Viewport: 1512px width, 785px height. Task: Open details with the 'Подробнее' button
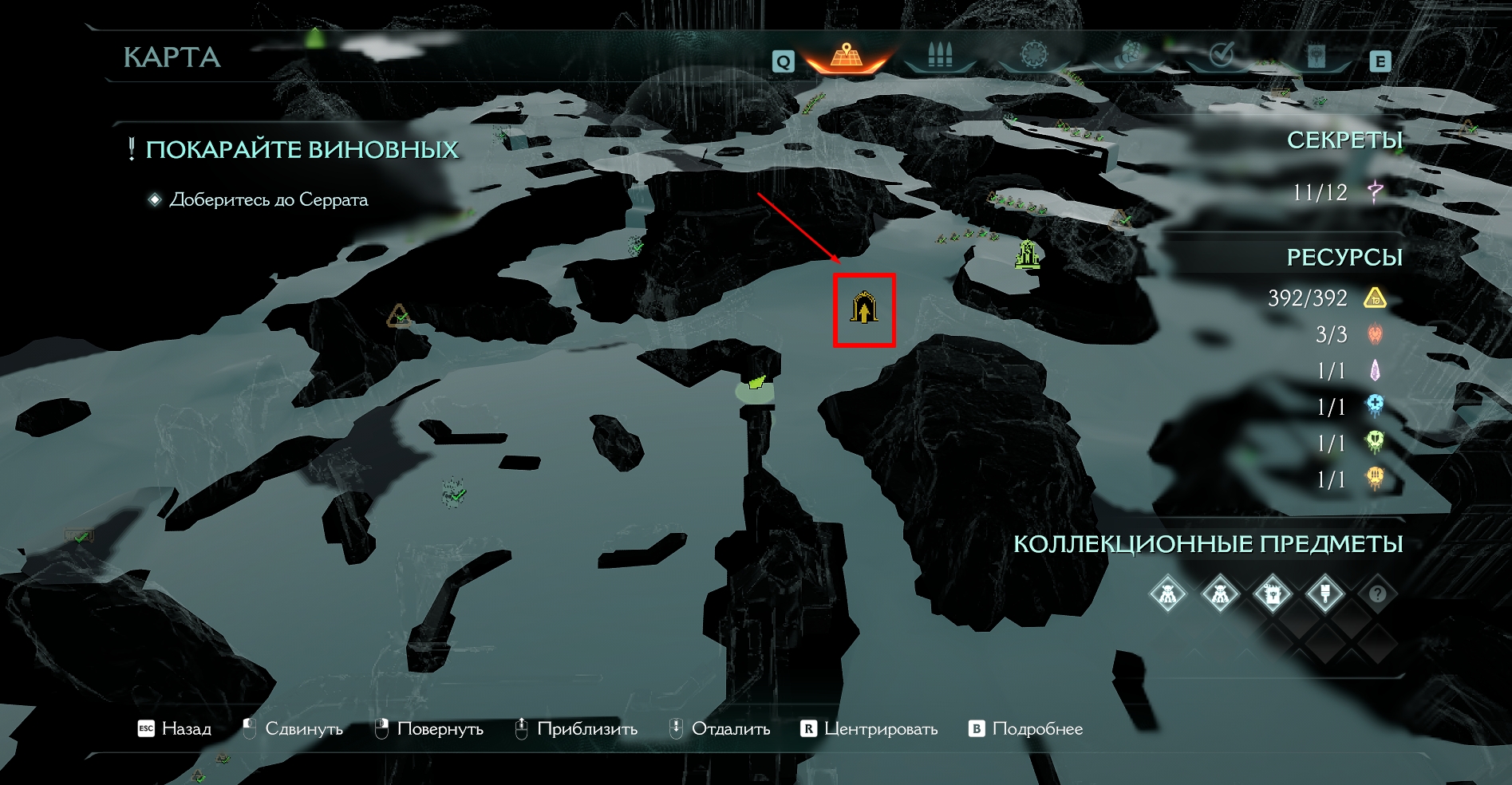pyautogui.click(x=1026, y=729)
